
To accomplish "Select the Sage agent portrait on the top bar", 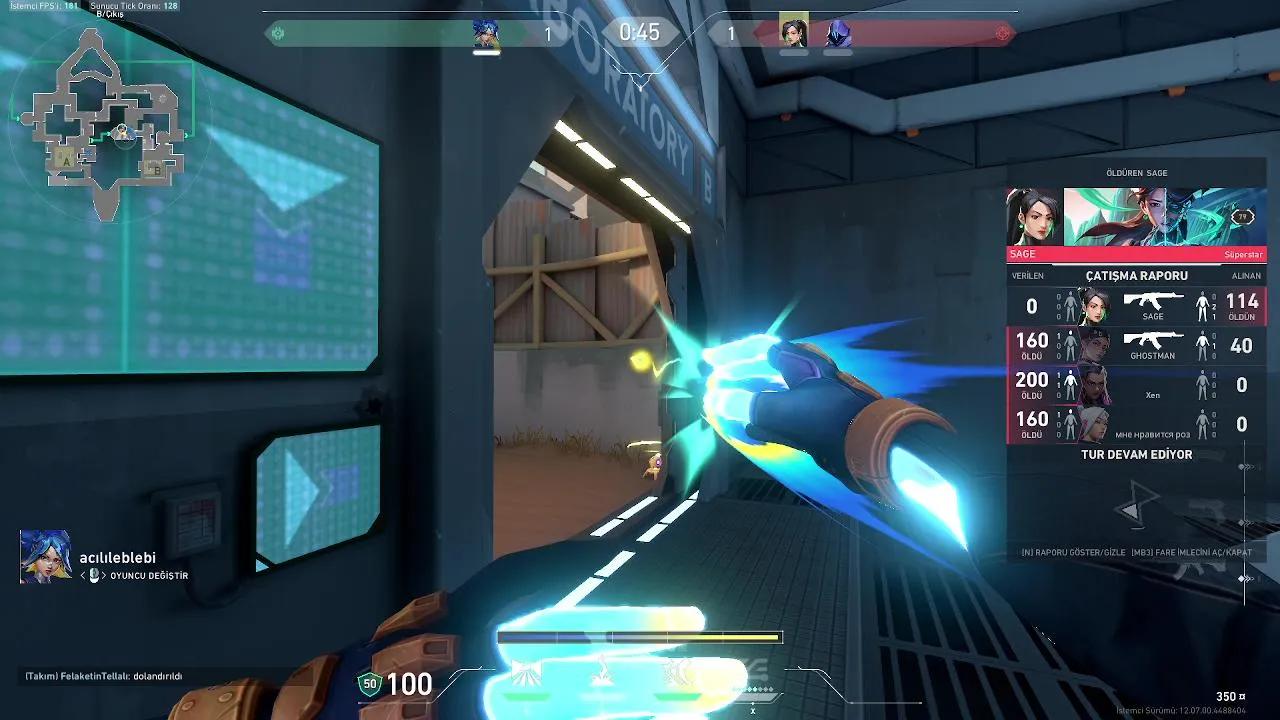I will (794, 33).
